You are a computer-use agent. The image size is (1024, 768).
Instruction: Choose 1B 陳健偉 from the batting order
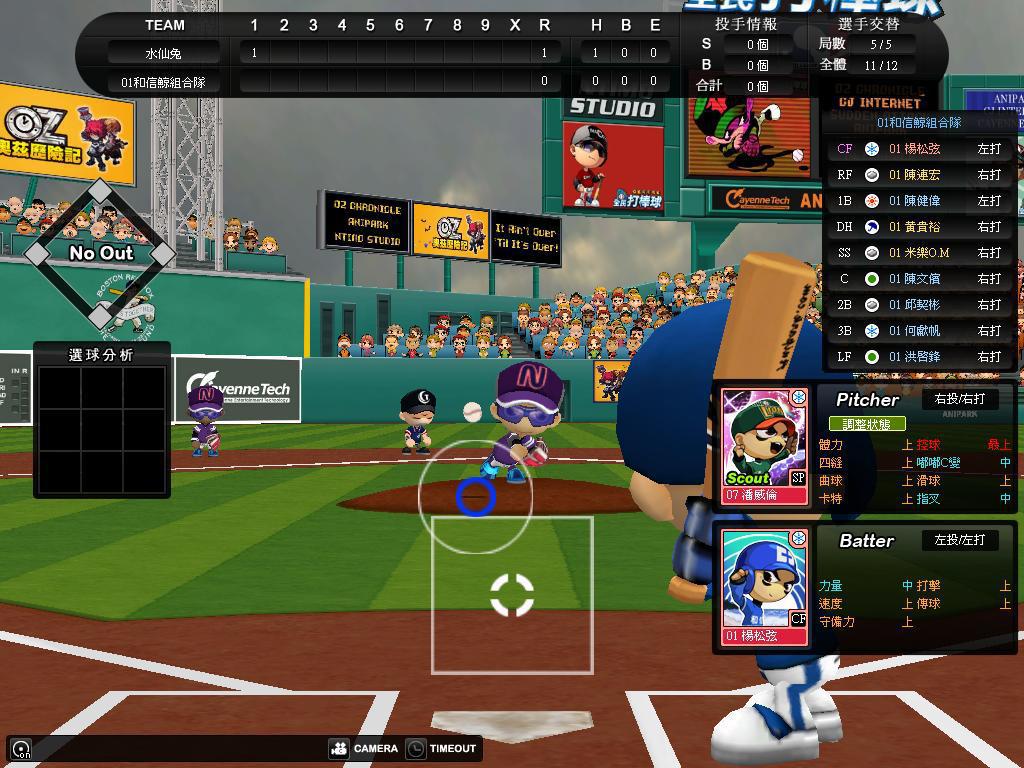click(919, 201)
